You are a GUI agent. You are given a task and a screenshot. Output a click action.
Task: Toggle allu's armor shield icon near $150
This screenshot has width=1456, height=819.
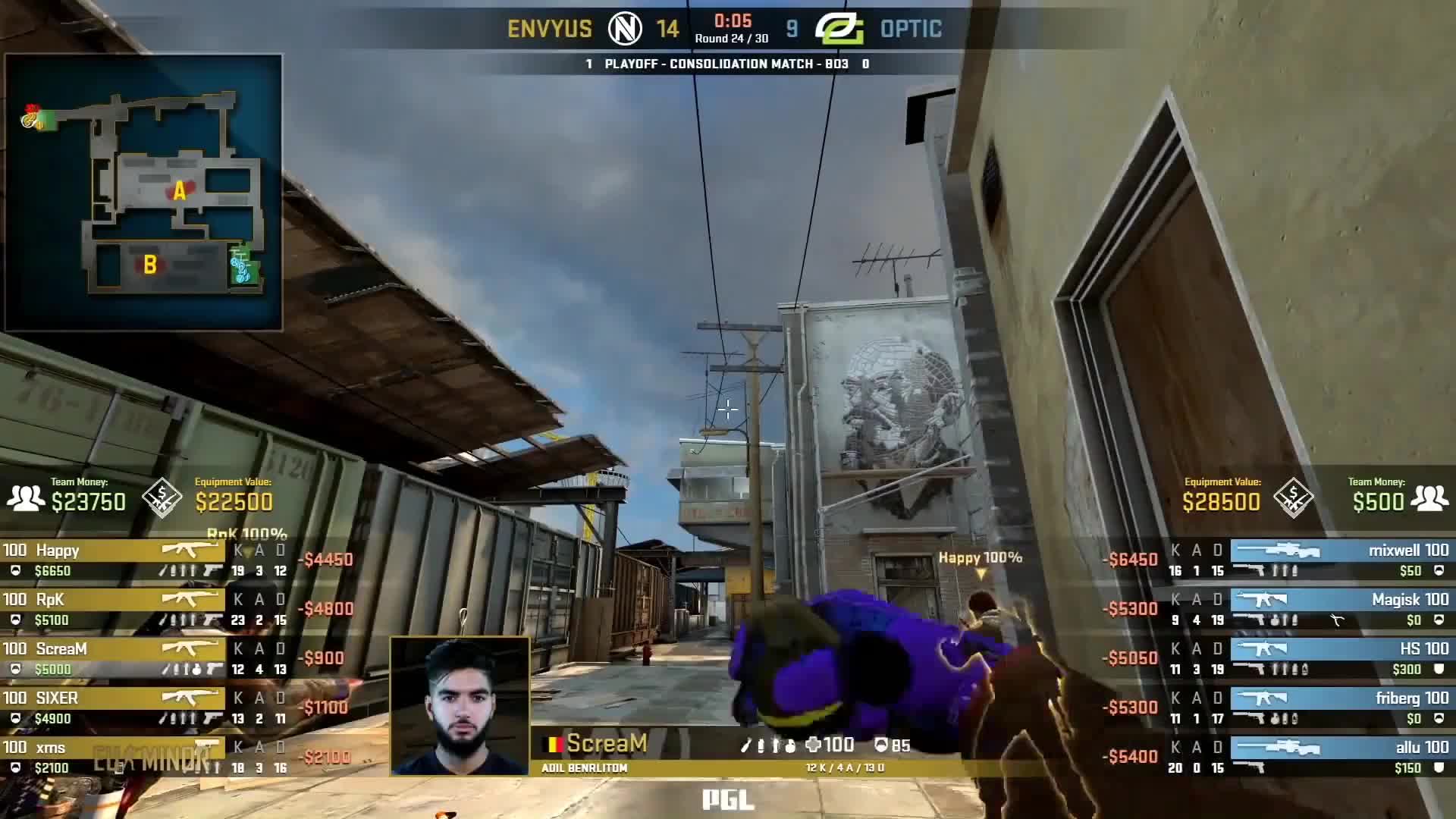click(1439, 769)
